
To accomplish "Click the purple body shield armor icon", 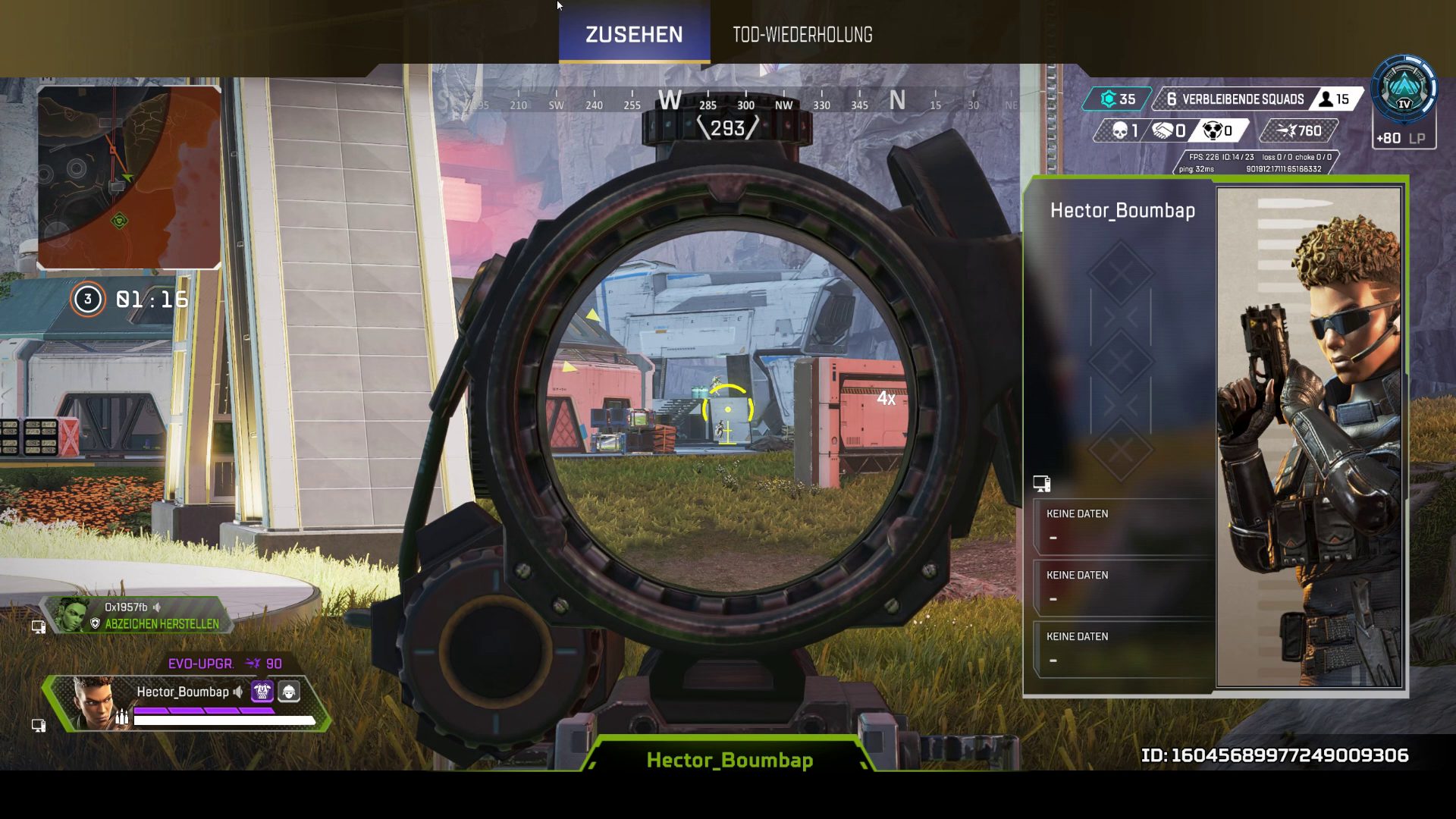I will [x=262, y=691].
